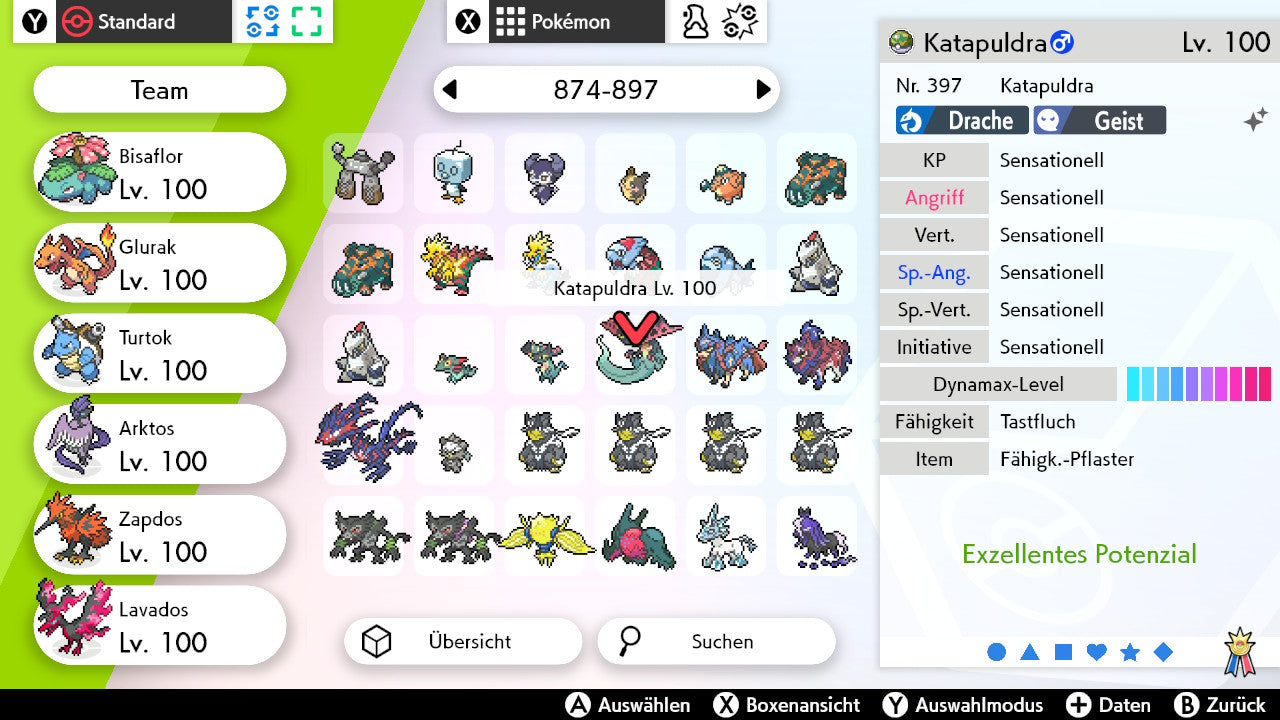Click the ribbon medal icon bottom right
The image size is (1280, 720).
(x=1240, y=648)
